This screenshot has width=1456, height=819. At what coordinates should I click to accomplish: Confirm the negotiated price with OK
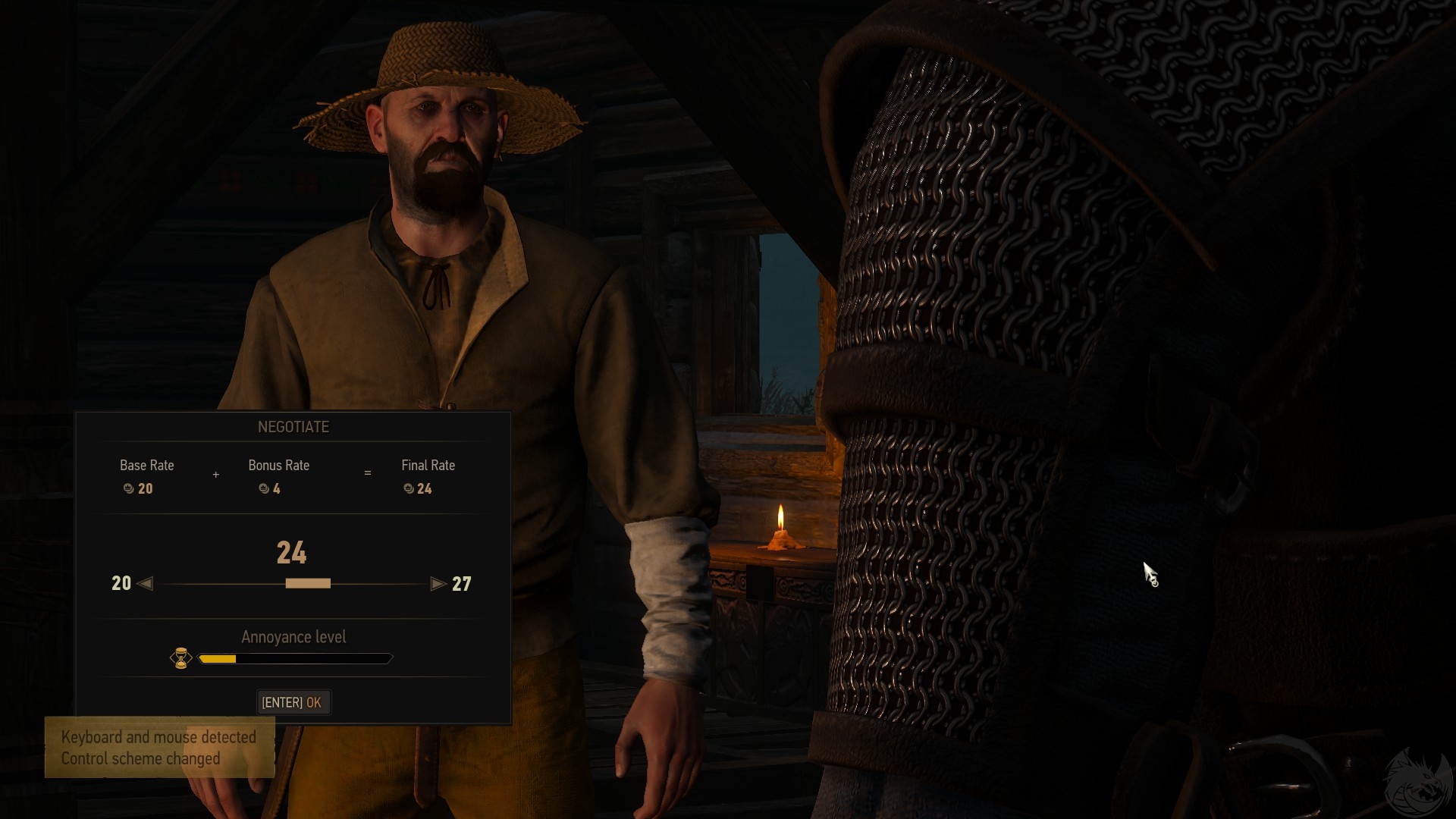293,702
